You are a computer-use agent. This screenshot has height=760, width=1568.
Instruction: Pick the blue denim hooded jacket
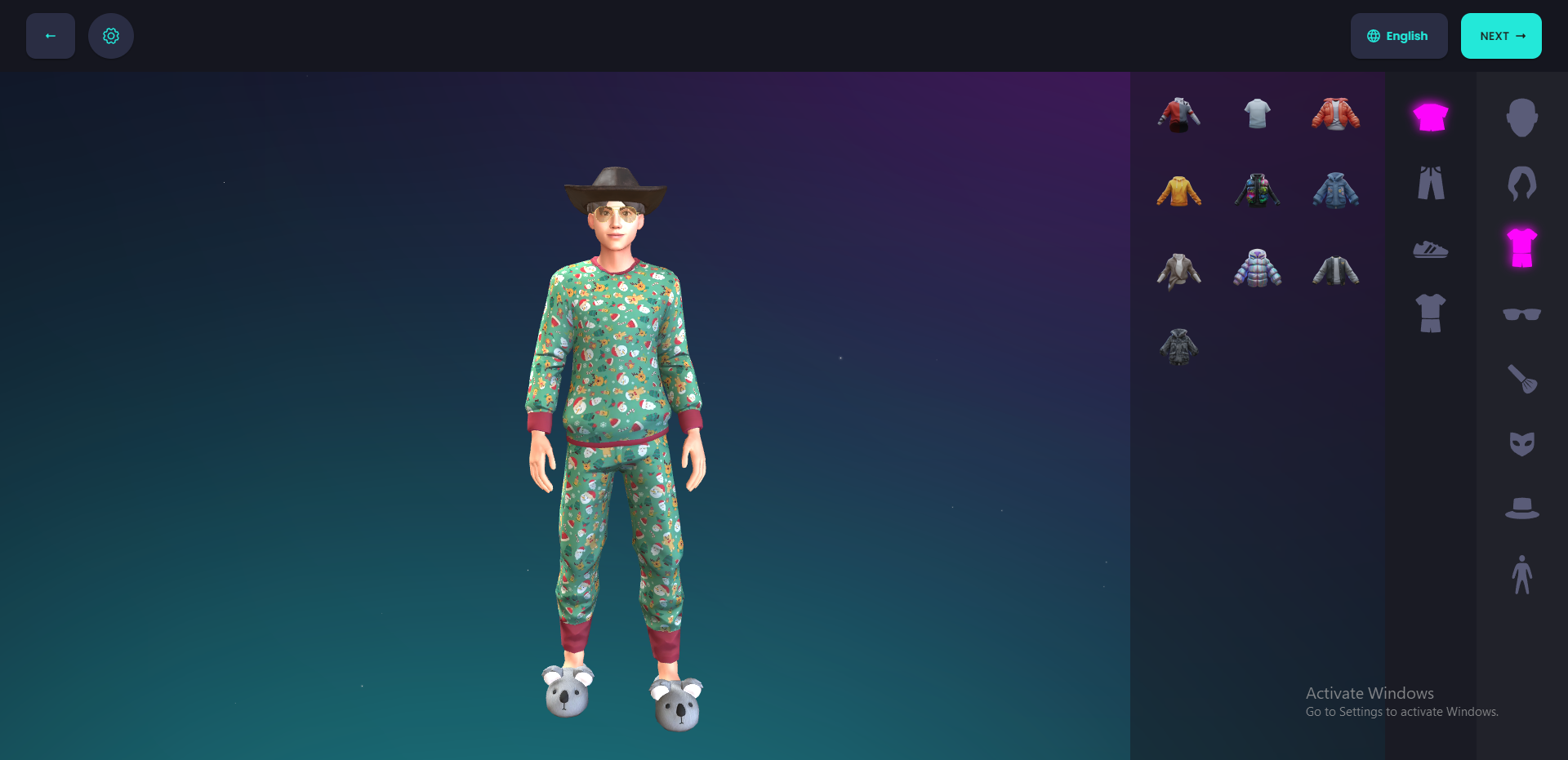coord(1336,189)
